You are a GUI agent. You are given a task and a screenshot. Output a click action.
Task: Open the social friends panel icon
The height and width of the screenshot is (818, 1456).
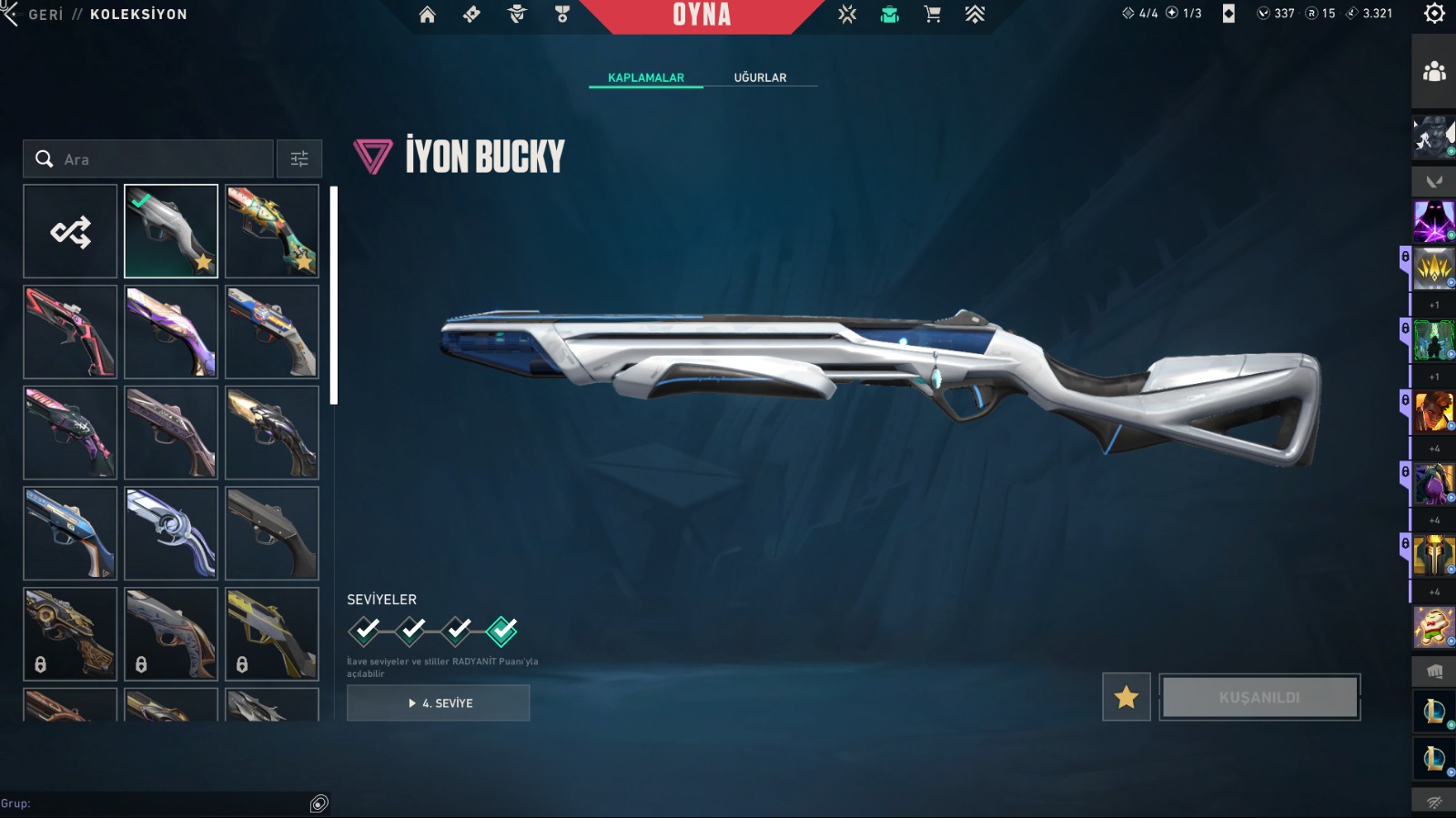pos(1434,71)
